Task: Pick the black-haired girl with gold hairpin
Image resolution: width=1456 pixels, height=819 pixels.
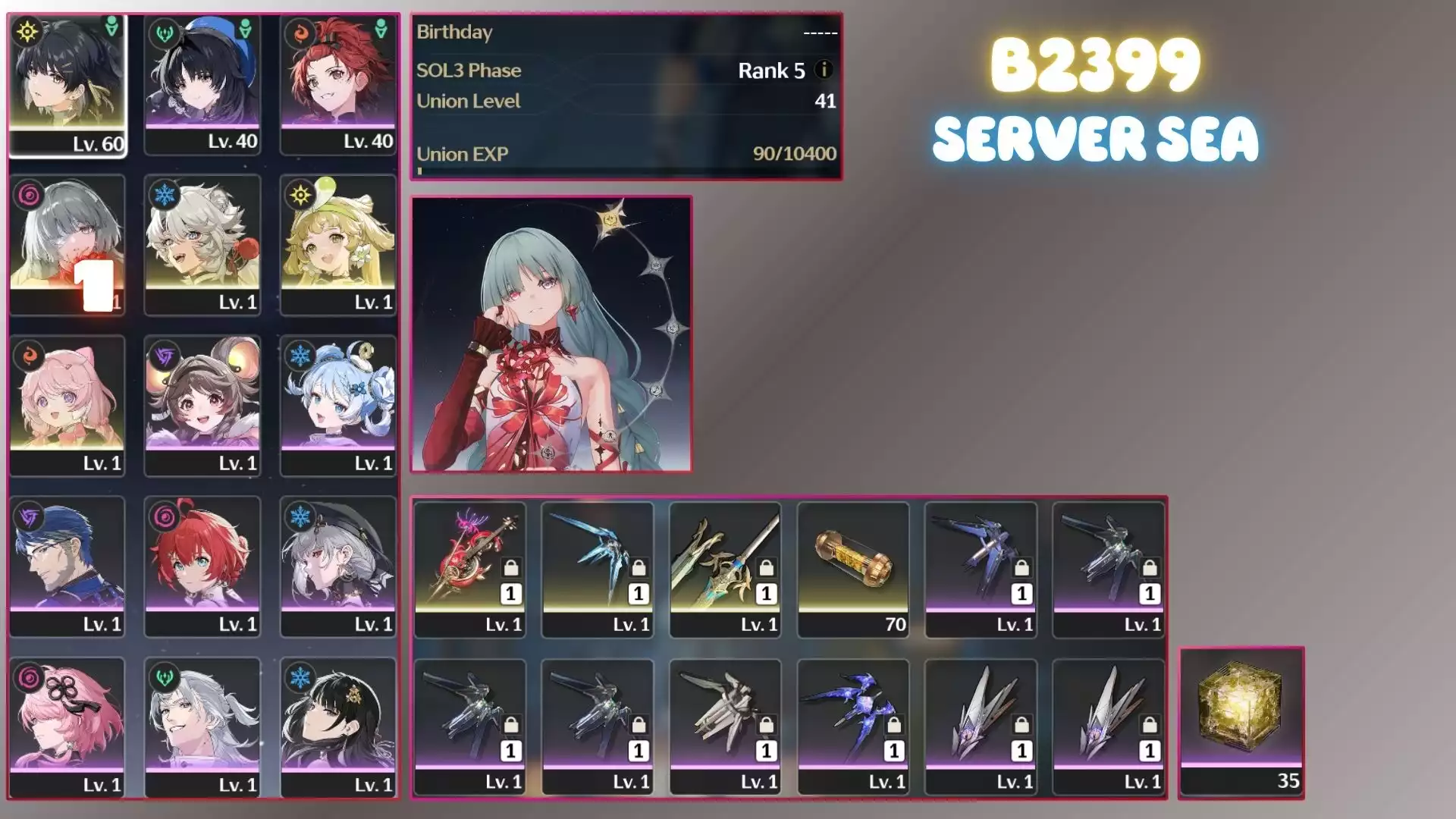Action: pyautogui.click(x=338, y=726)
